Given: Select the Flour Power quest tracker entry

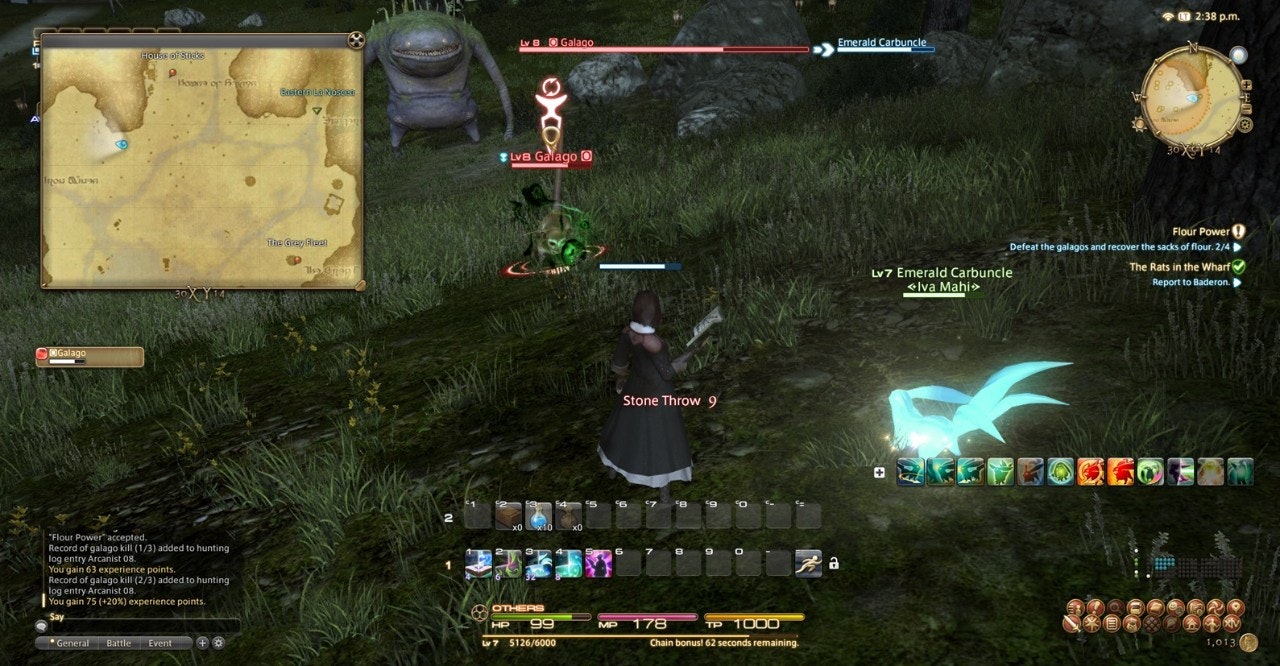Looking at the screenshot, I should (x=1200, y=231).
